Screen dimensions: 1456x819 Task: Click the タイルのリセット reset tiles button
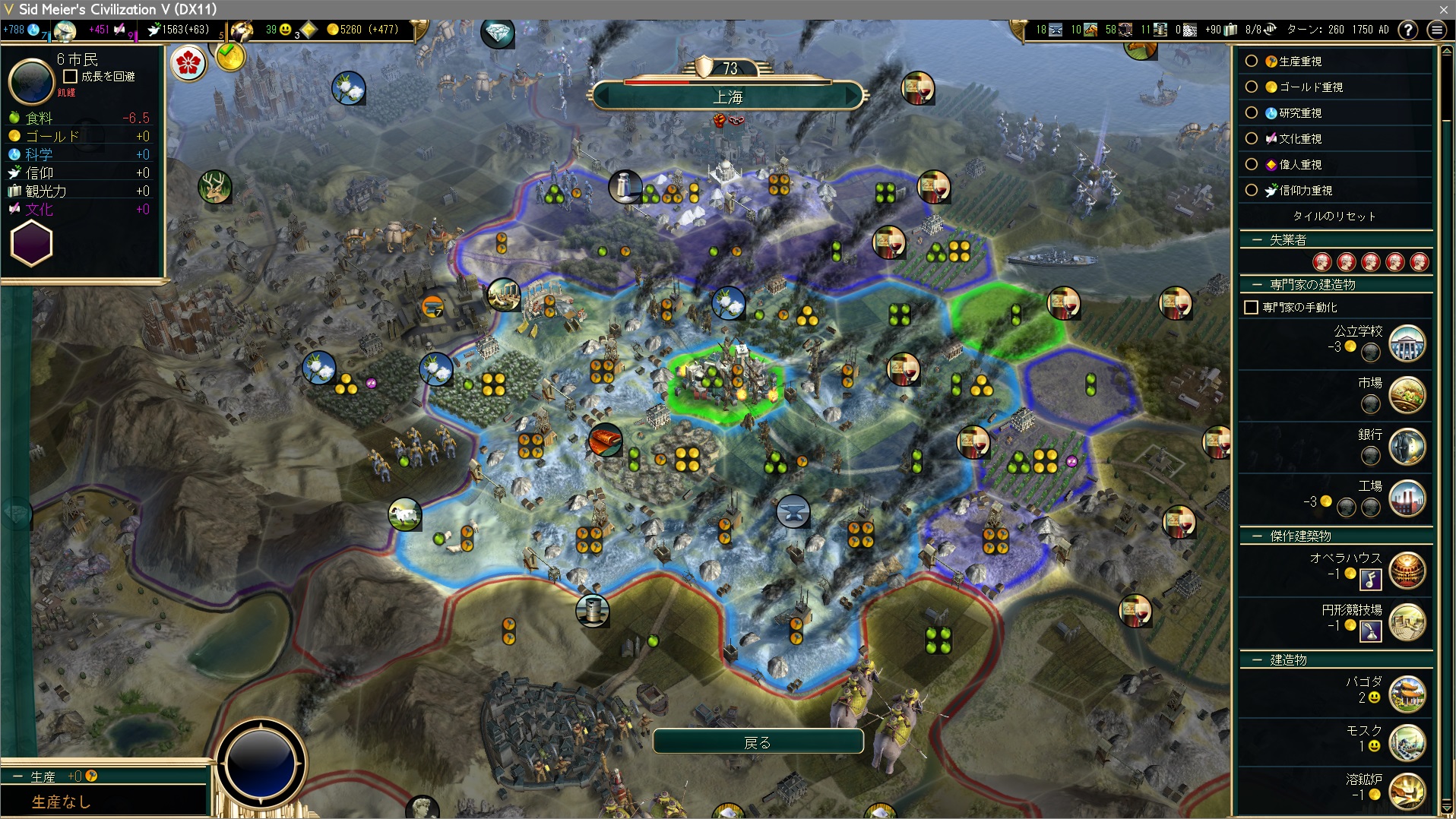pyautogui.click(x=1334, y=217)
